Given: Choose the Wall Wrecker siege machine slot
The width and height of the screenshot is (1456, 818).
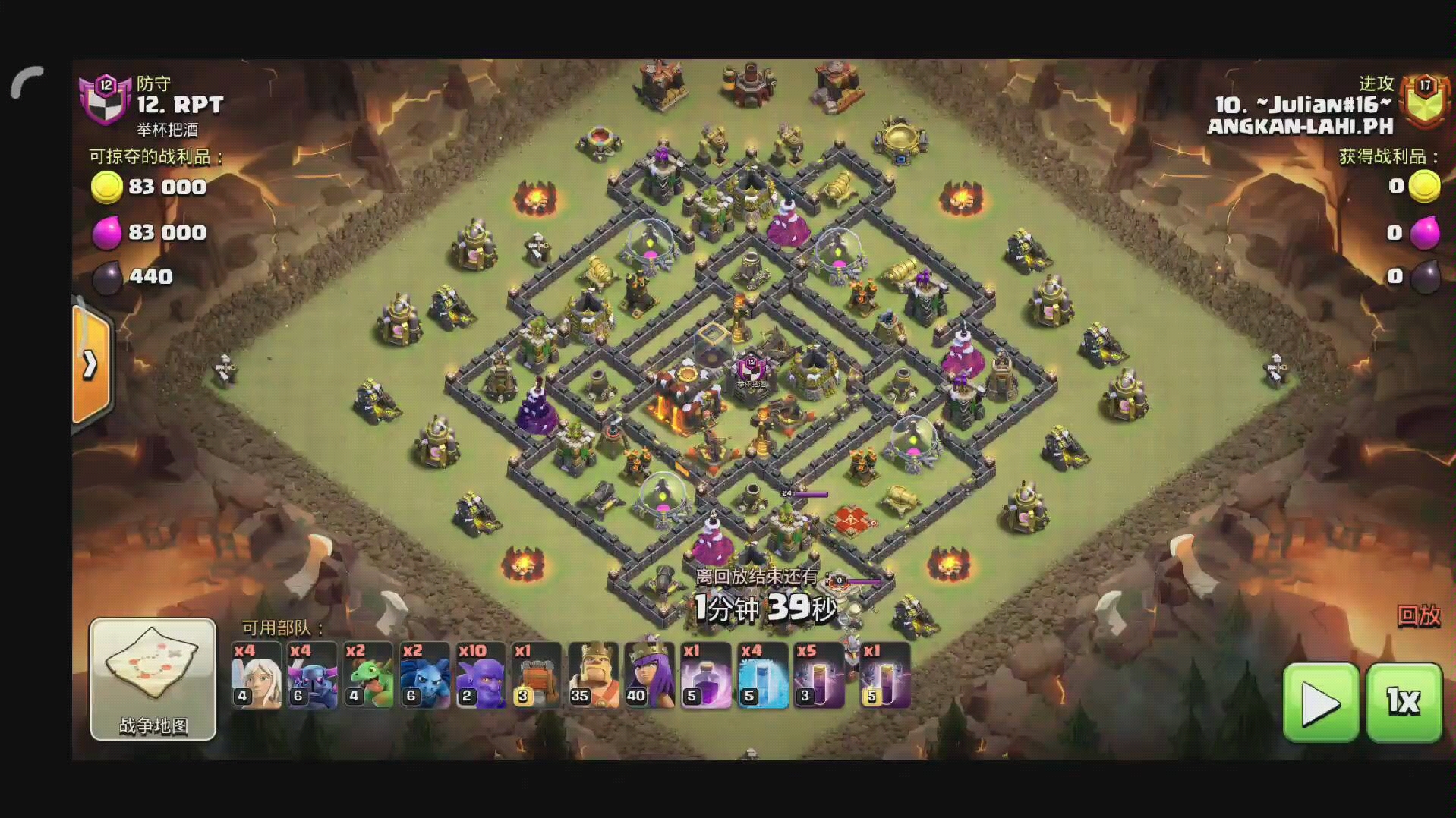Looking at the screenshot, I should click(x=536, y=675).
